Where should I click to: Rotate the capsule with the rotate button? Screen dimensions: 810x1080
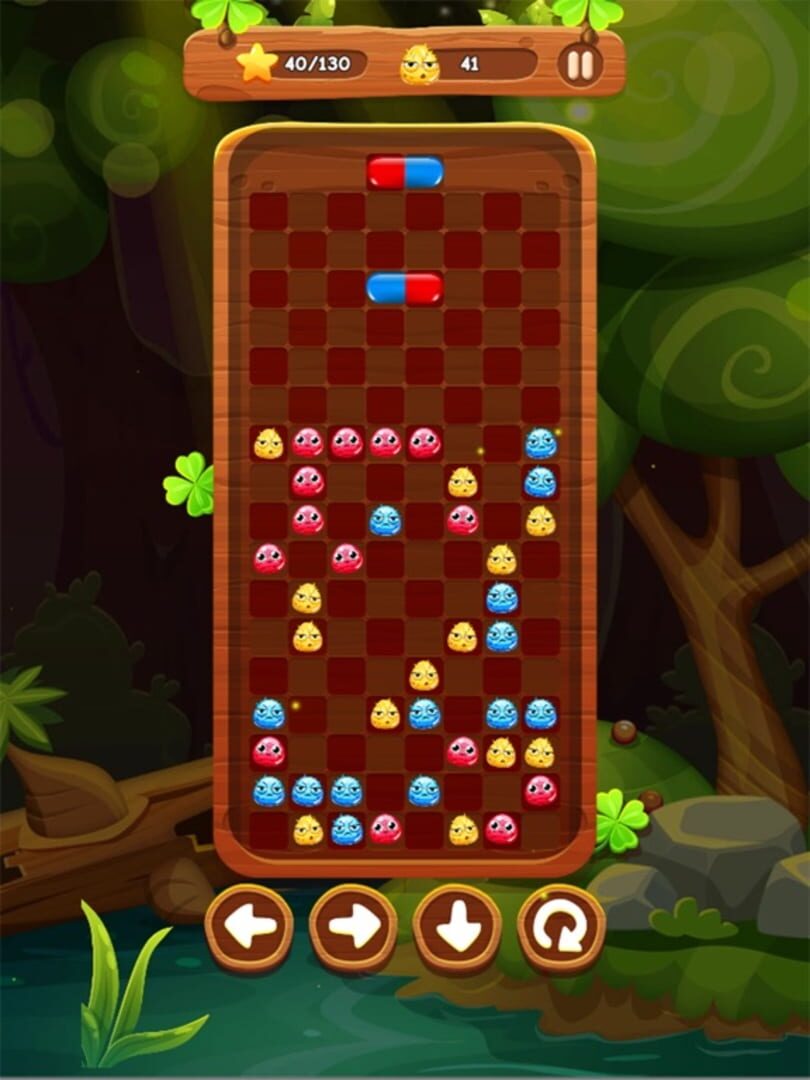[561, 928]
